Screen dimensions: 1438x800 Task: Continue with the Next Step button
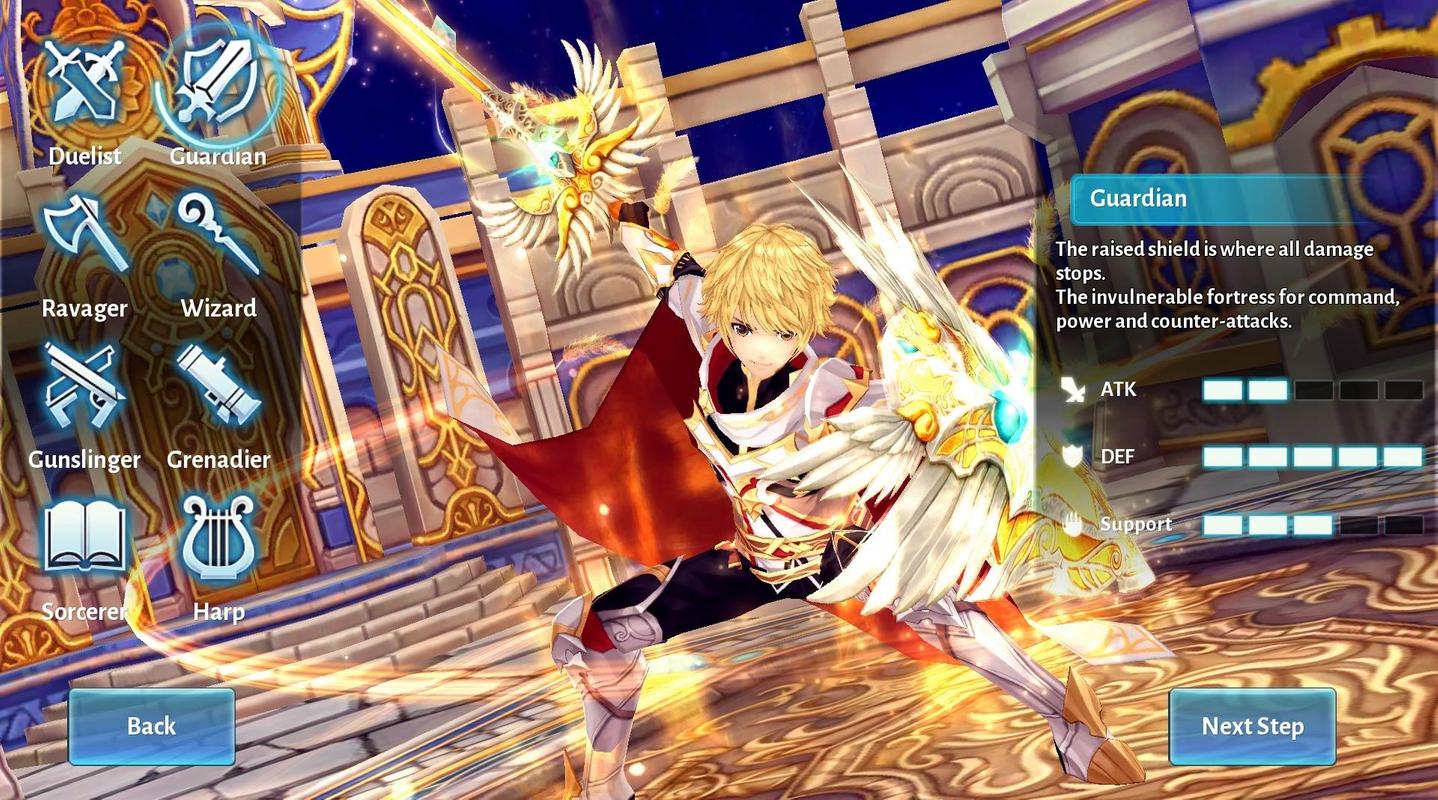point(1252,726)
